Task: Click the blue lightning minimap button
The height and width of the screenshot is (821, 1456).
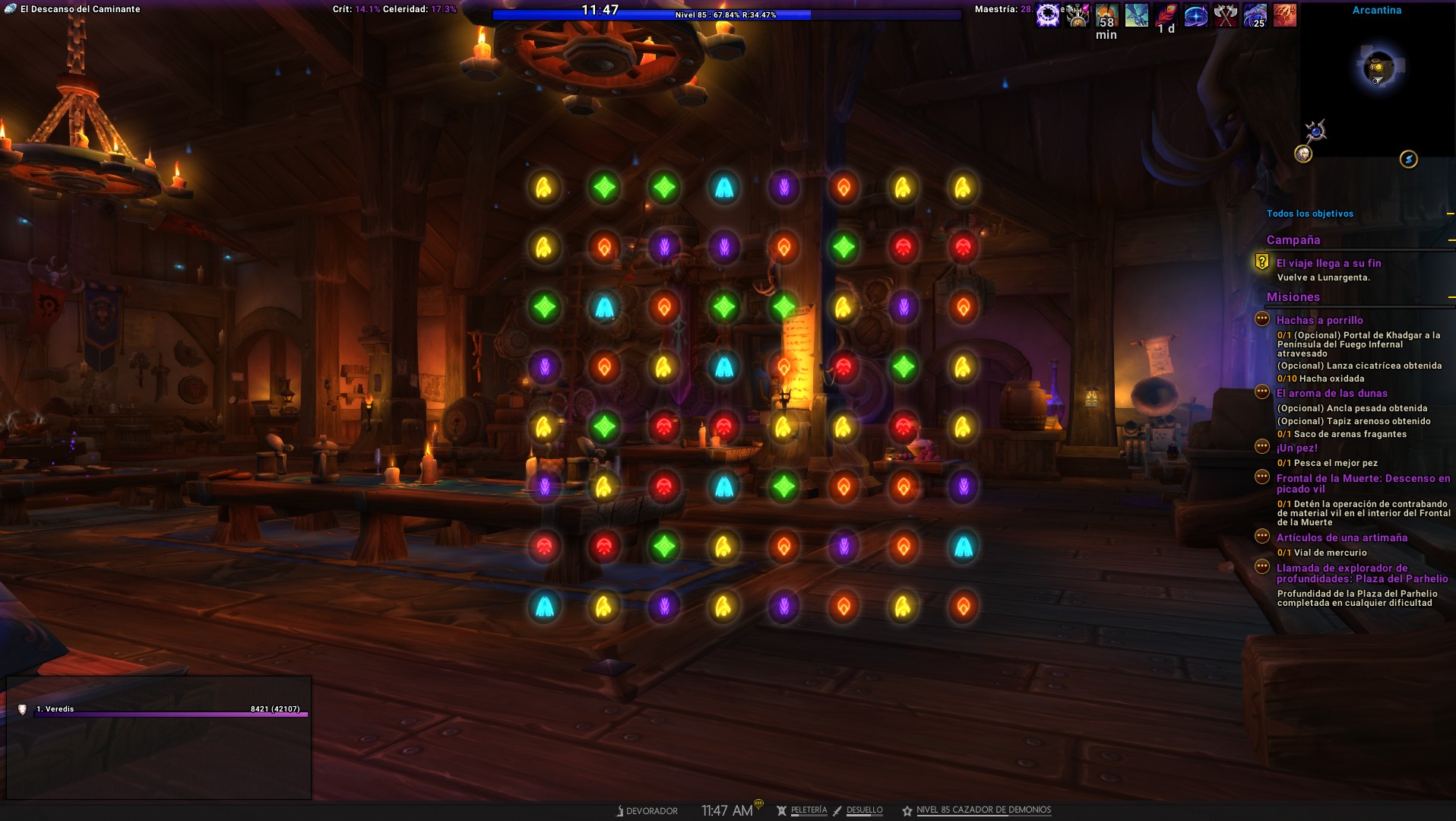Action: 1408,159
